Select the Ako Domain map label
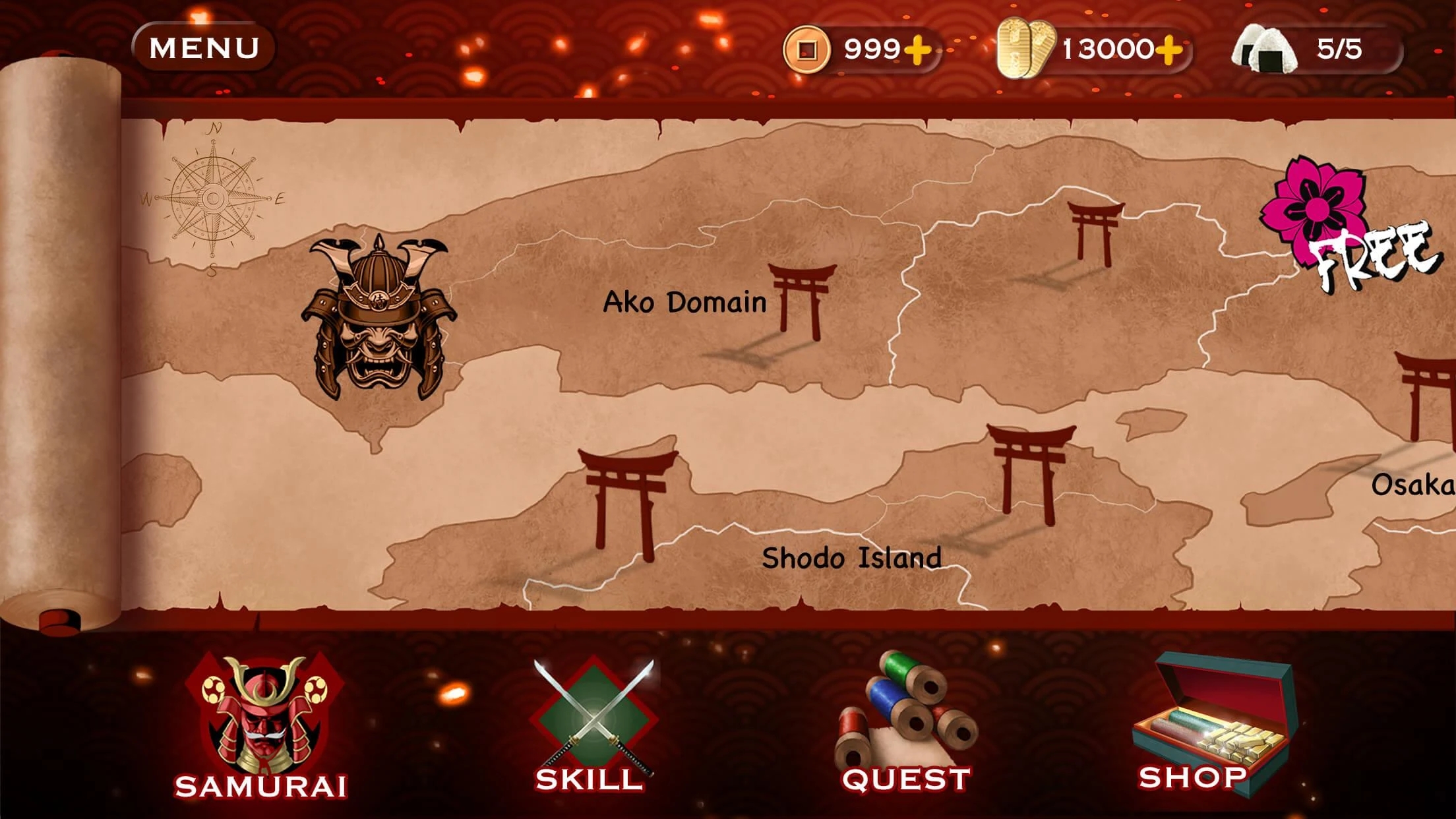The width and height of the screenshot is (1456, 819). 684,302
